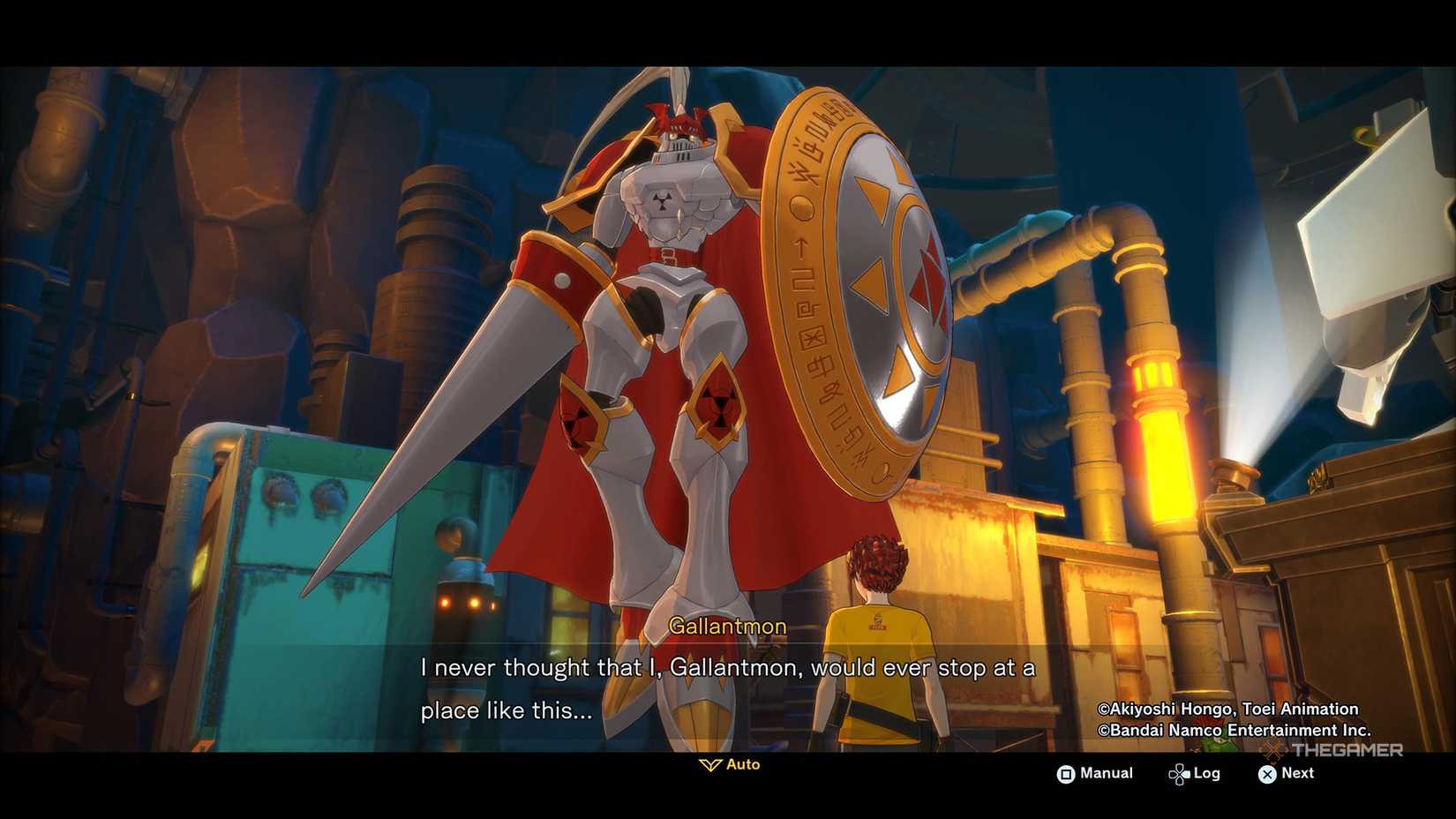Click the dialogue text box

coord(728,688)
